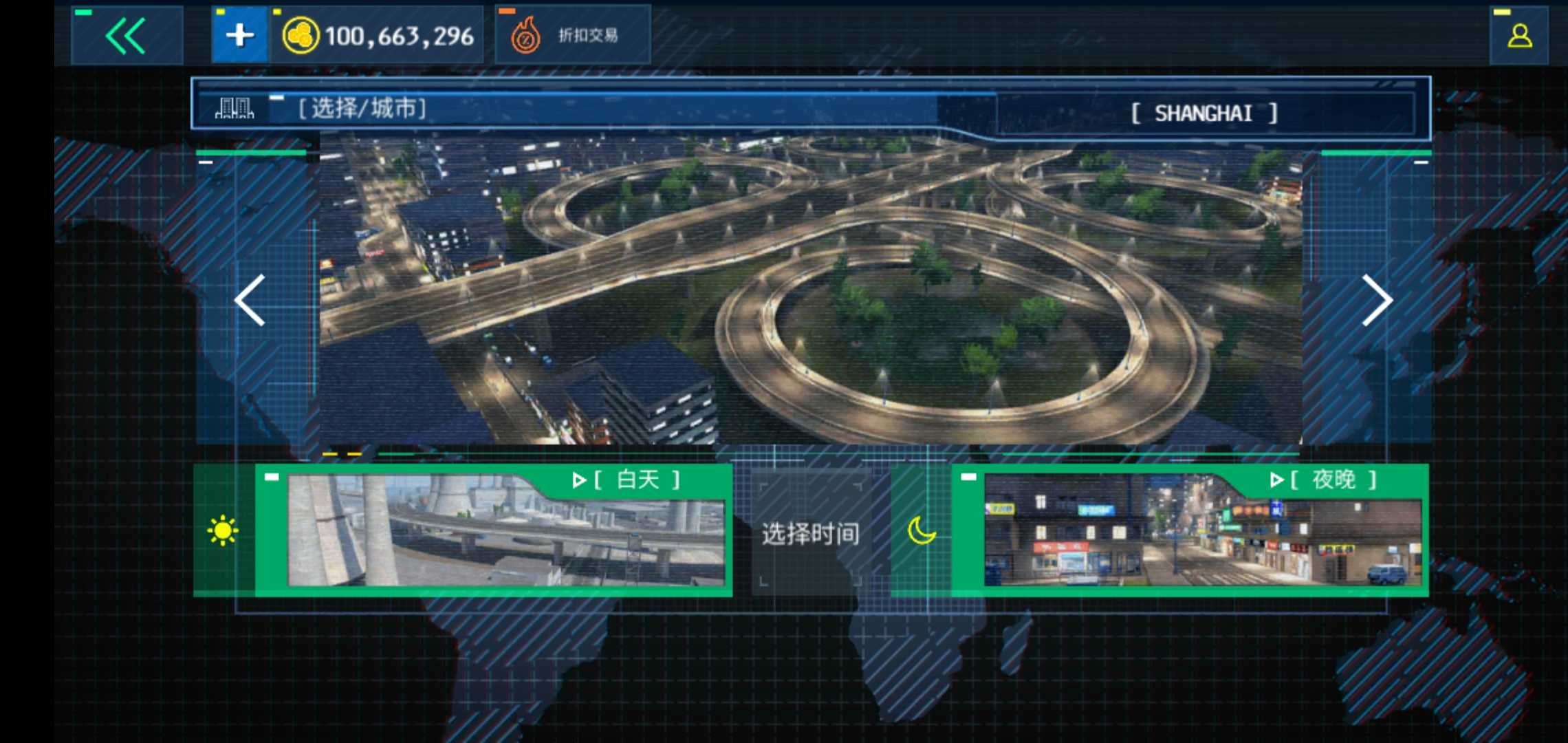This screenshot has height=743, width=1568.
Task: Click the blue plus icon to add currency
Action: (x=239, y=36)
